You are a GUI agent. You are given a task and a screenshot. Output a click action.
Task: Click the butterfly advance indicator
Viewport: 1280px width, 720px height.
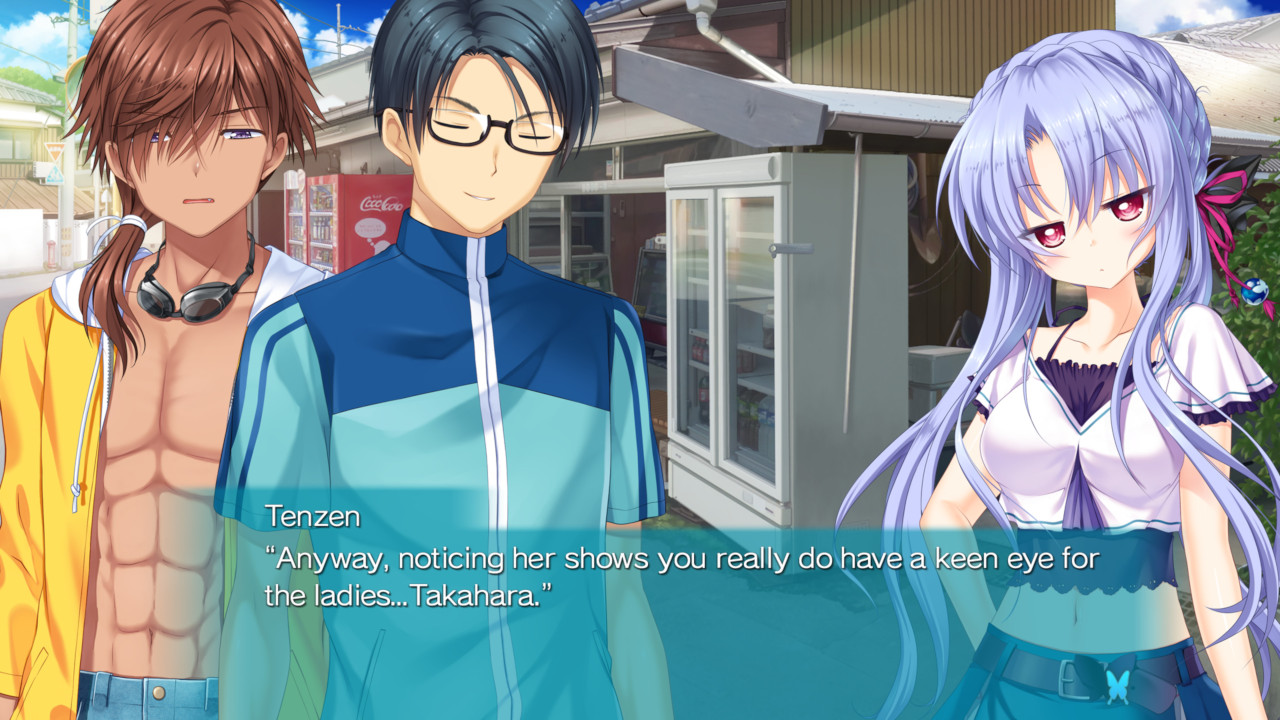(1118, 687)
